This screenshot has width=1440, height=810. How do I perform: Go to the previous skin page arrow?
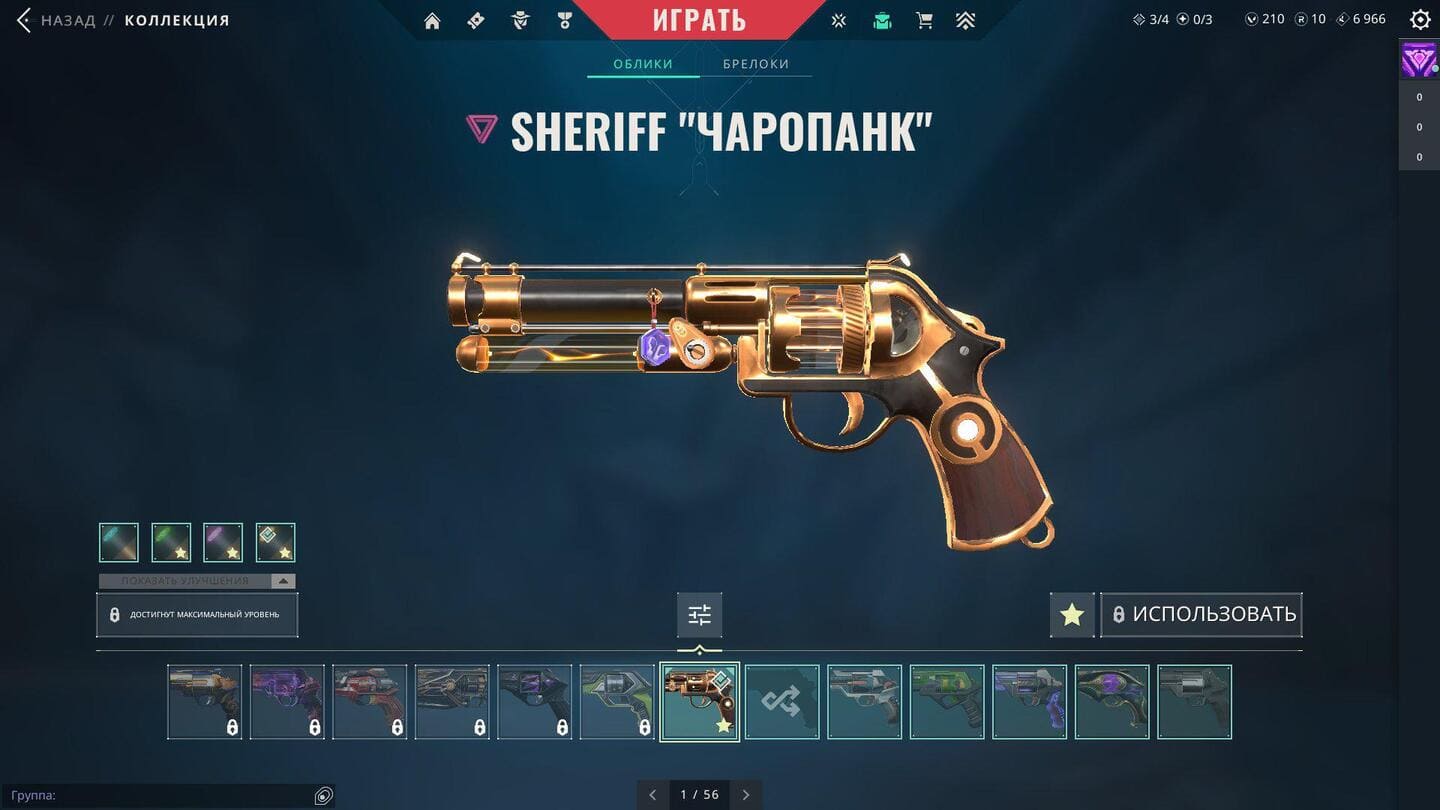(x=653, y=795)
